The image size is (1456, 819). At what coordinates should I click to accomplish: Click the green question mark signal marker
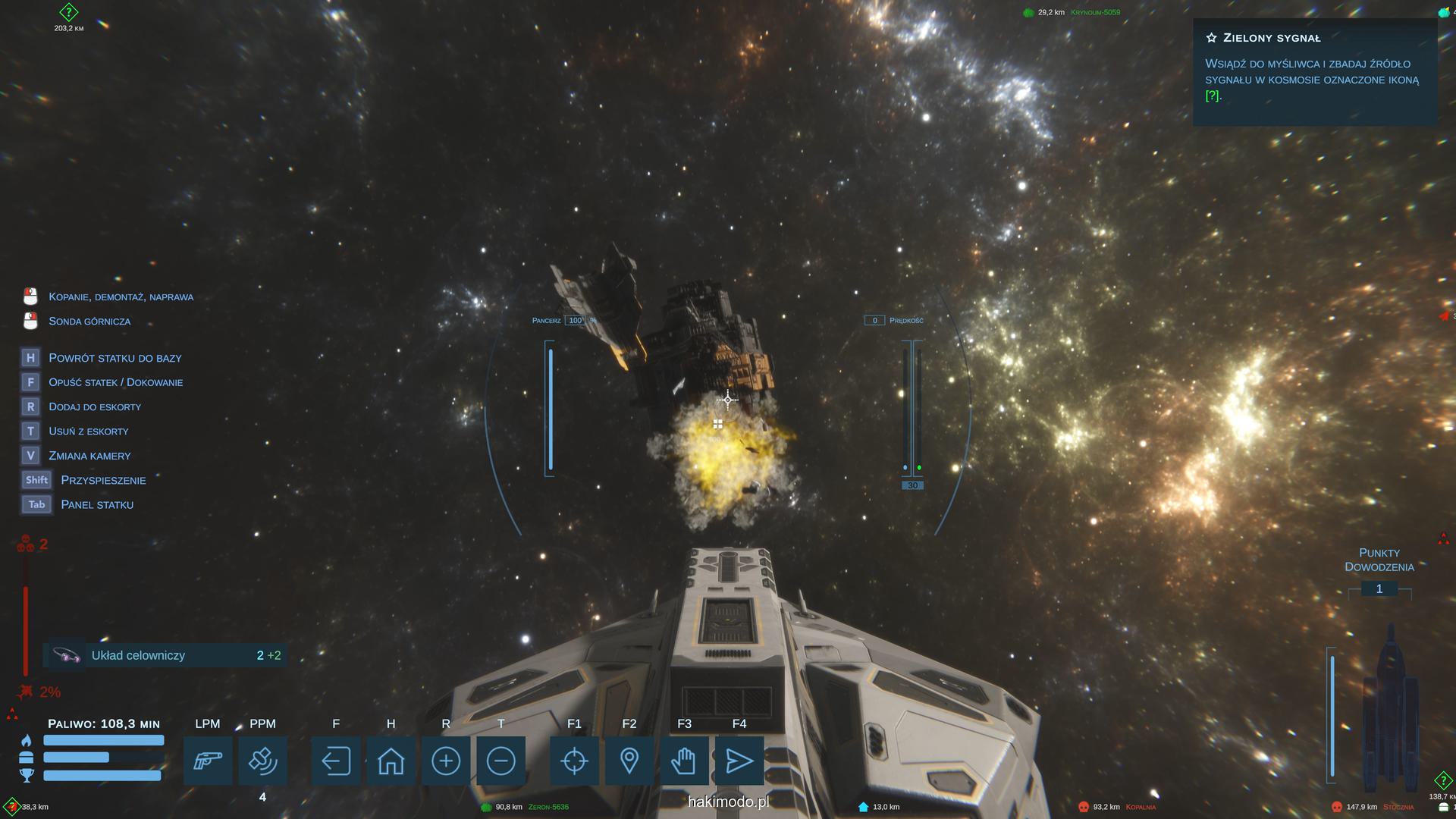69,12
